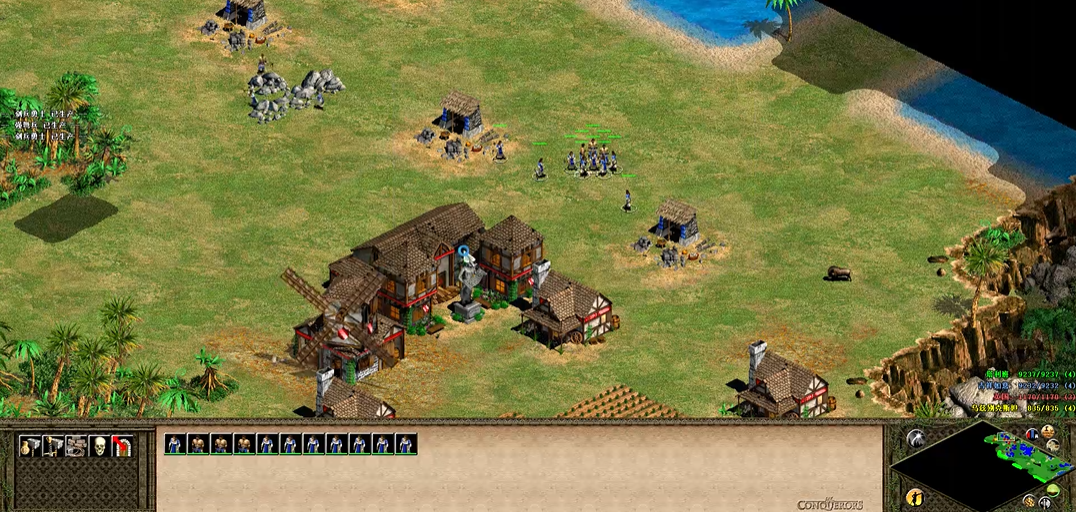
Task: Activate the flare signal button beside minimap
Action: coord(915,438)
